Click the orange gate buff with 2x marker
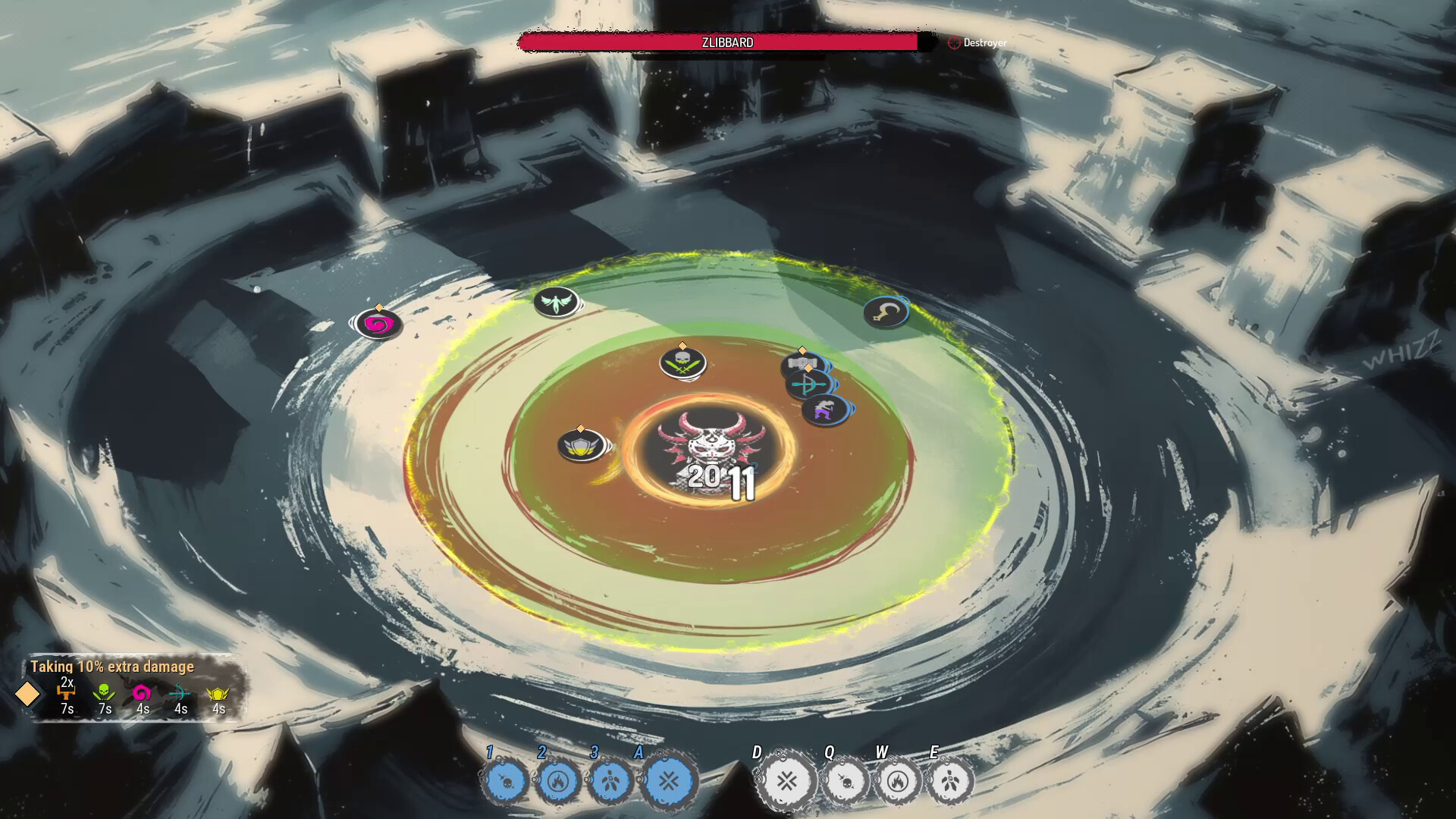Image resolution: width=1456 pixels, height=819 pixels. point(66,692)
